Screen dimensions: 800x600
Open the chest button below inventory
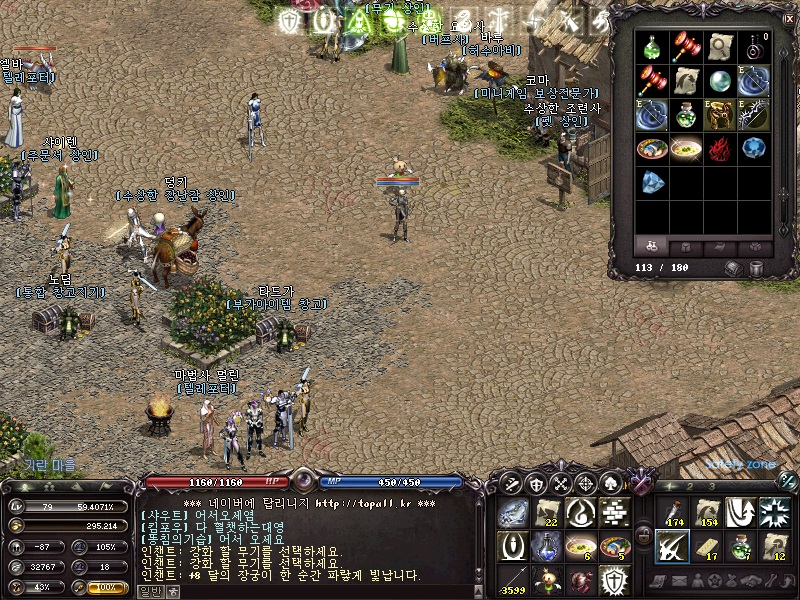(733, 268)
